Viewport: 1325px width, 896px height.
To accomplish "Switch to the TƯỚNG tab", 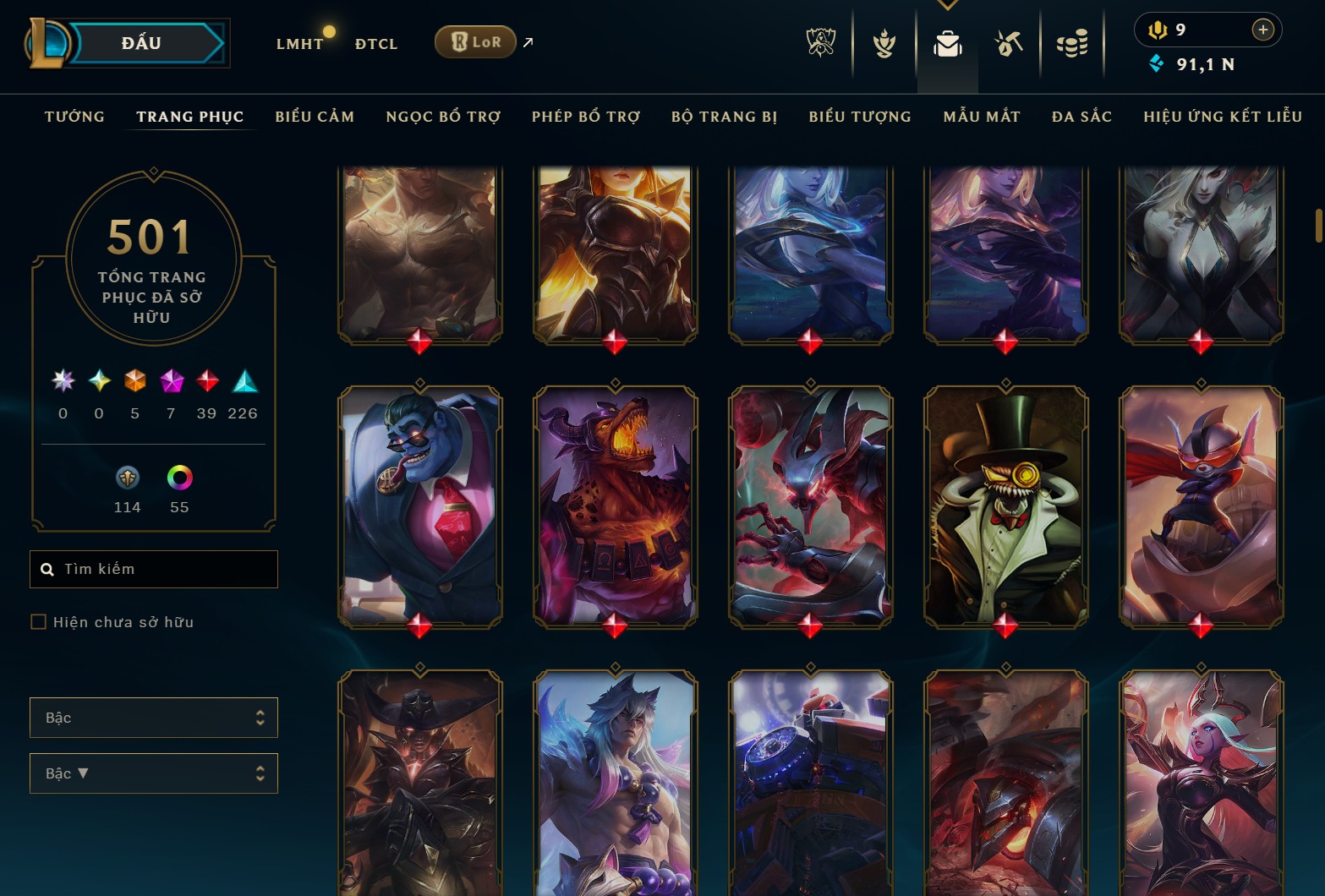I will click(x=74, y=117).
